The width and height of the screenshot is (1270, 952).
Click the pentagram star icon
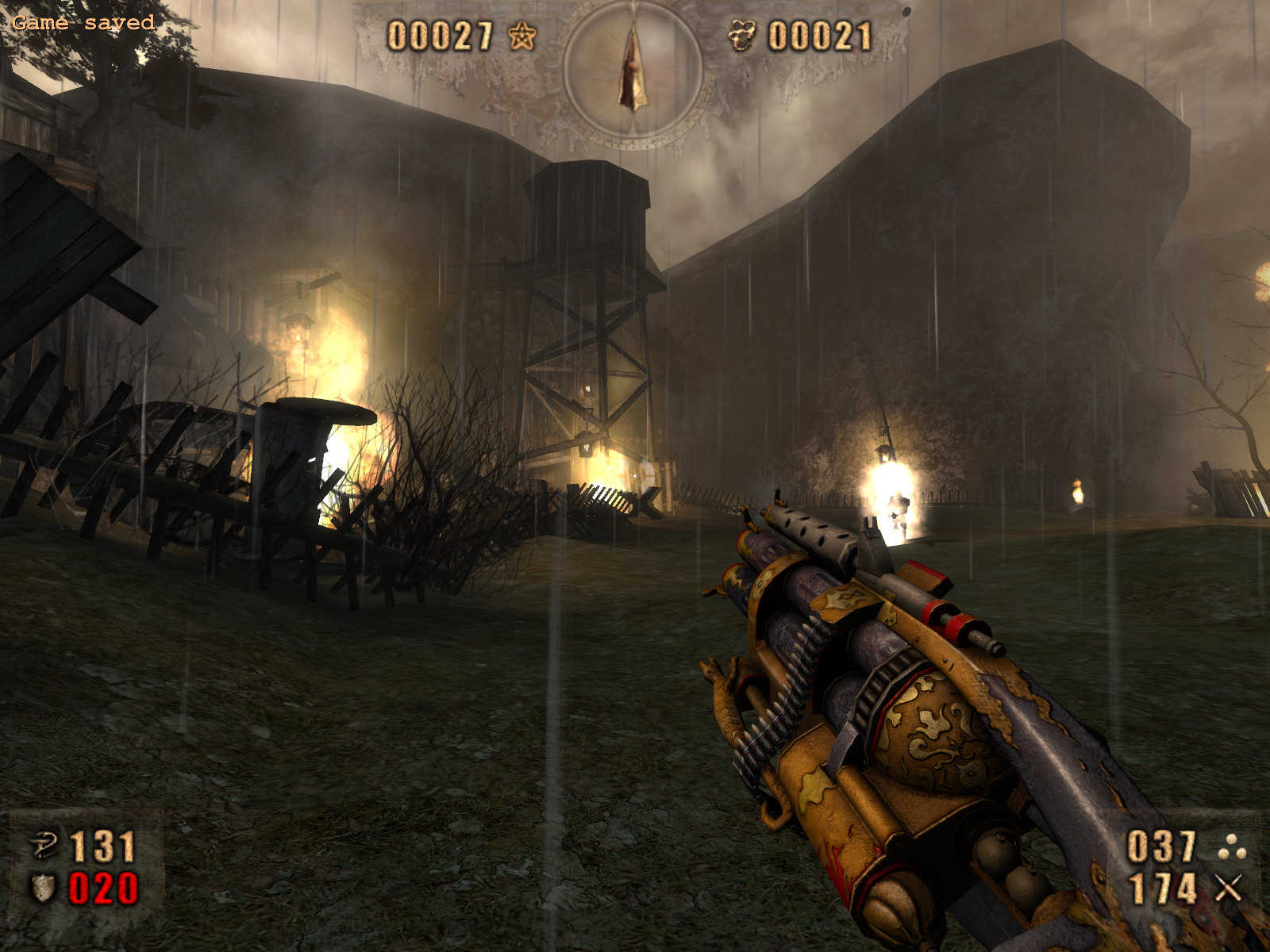coord(521,36)
